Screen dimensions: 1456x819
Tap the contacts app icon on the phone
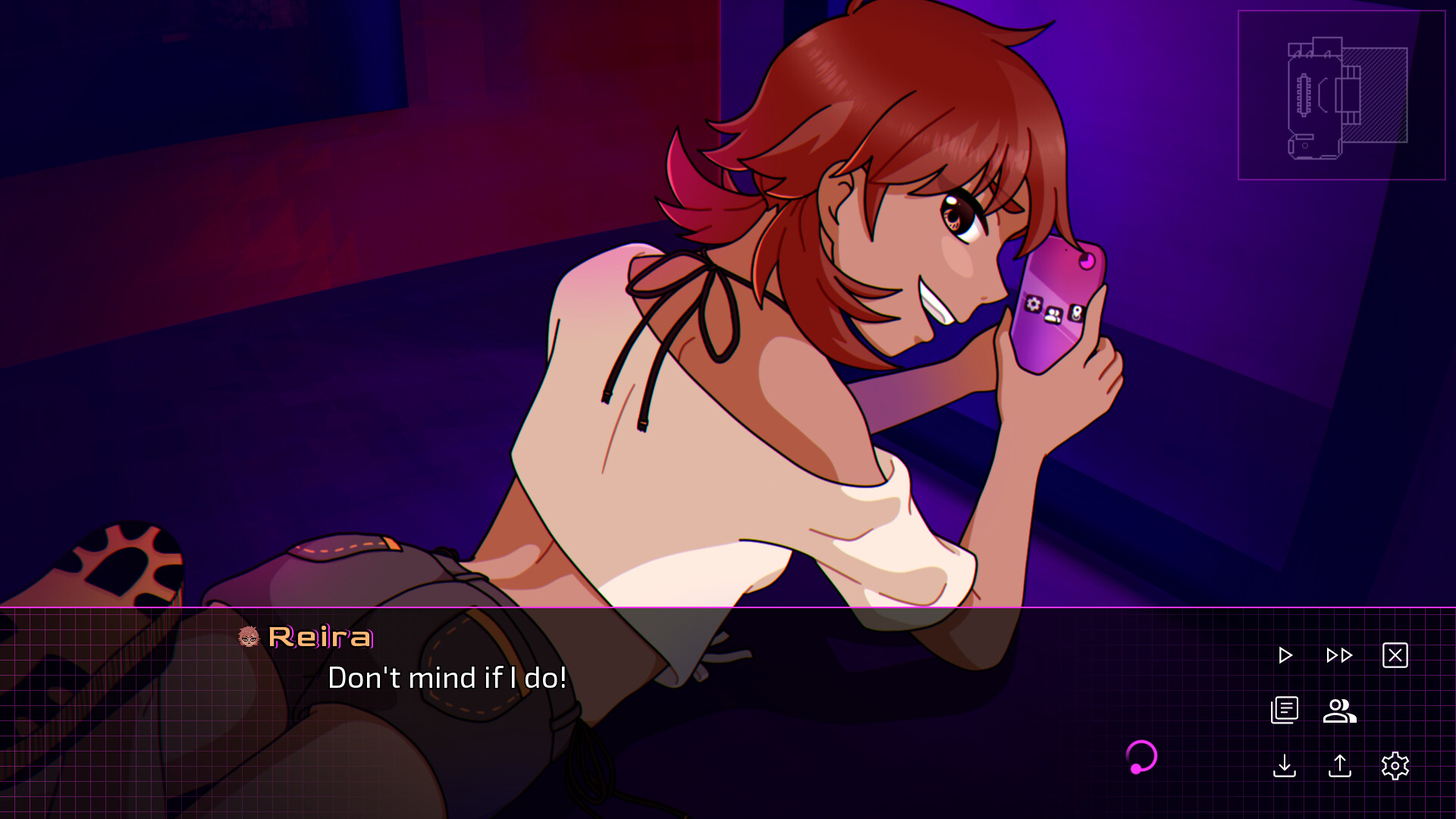coord(1053,314)
